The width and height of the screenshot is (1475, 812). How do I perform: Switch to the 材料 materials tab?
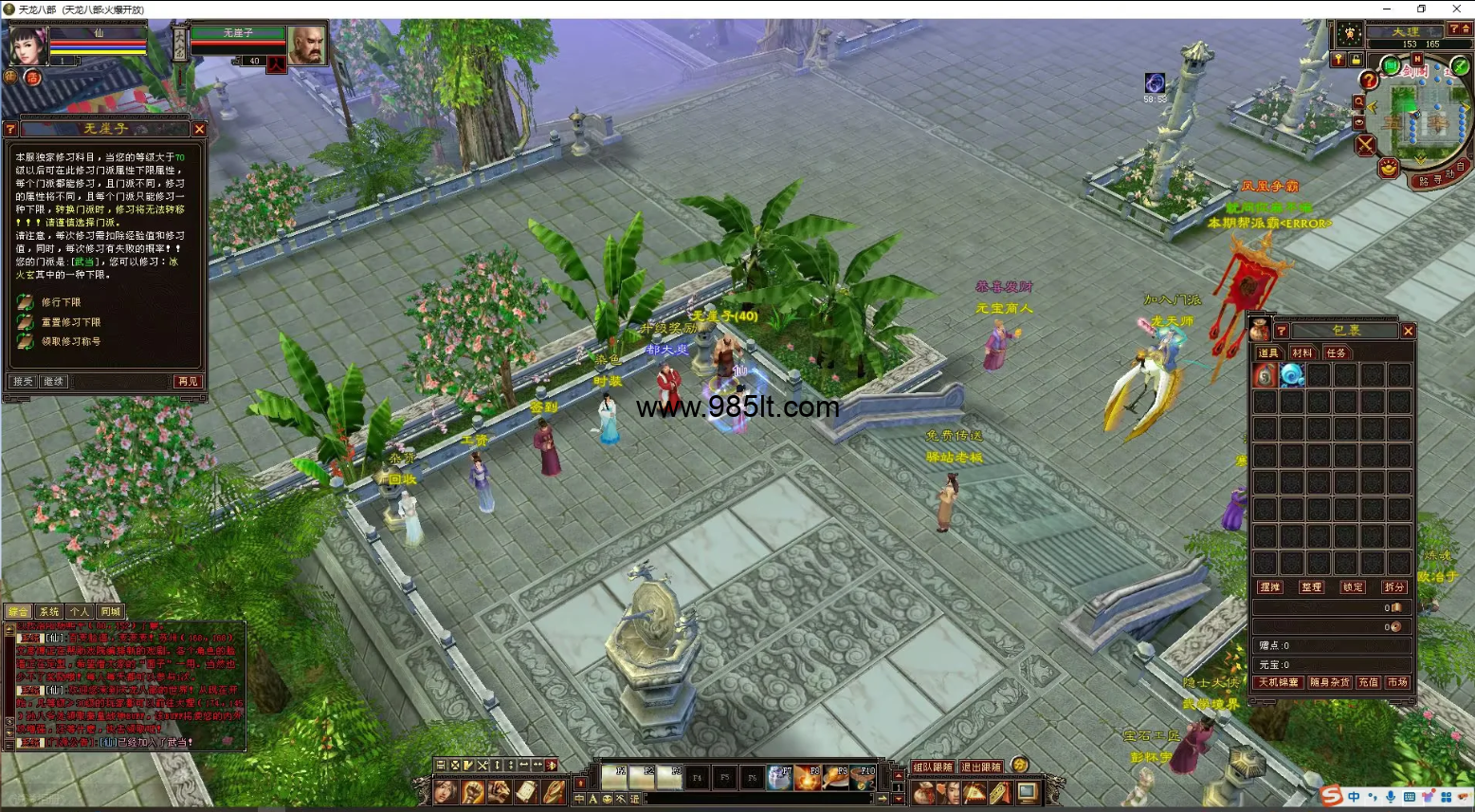(1302, 353)
